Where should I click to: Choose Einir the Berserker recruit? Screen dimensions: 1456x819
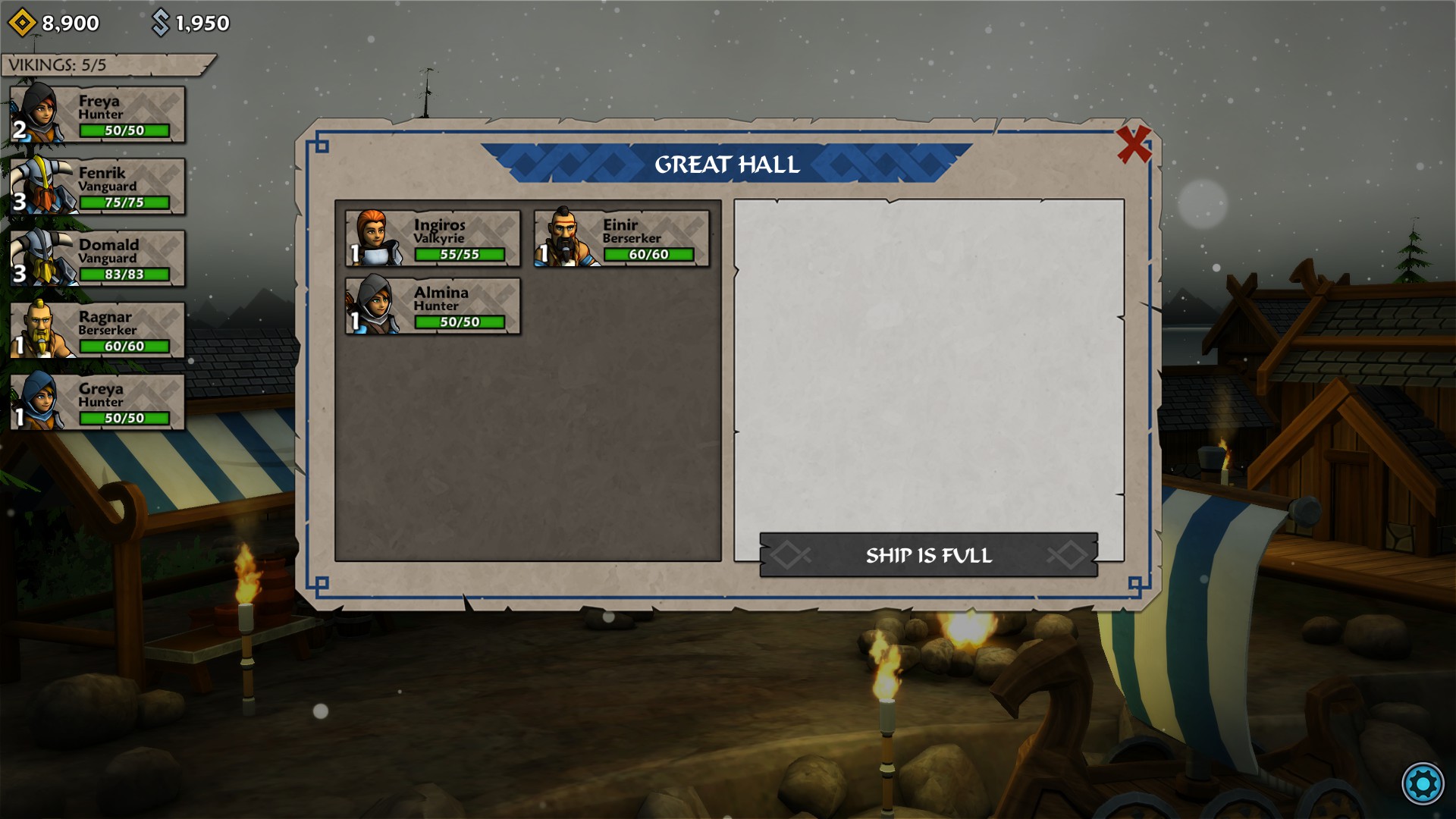tap(622, 239)
